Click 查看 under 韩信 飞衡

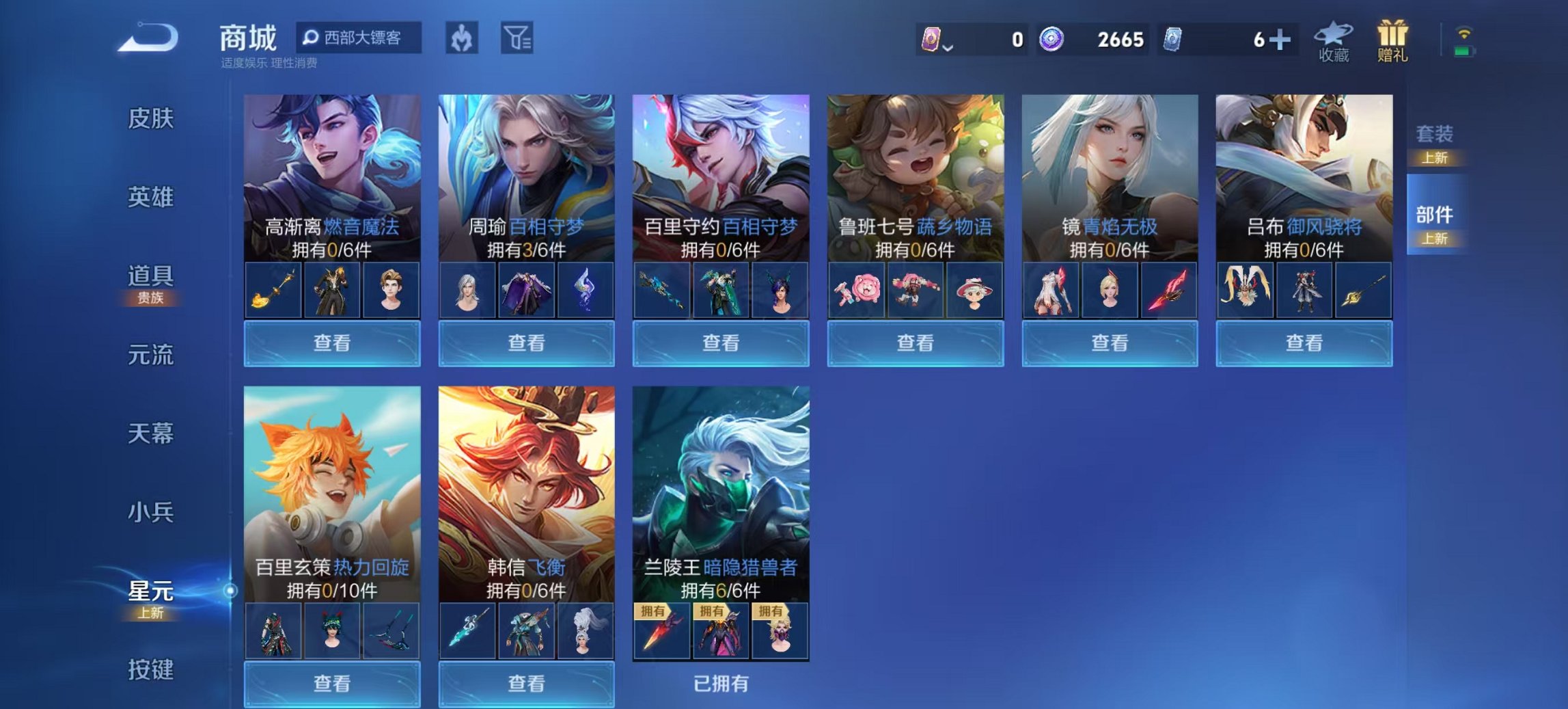click(x=526, y=684)
